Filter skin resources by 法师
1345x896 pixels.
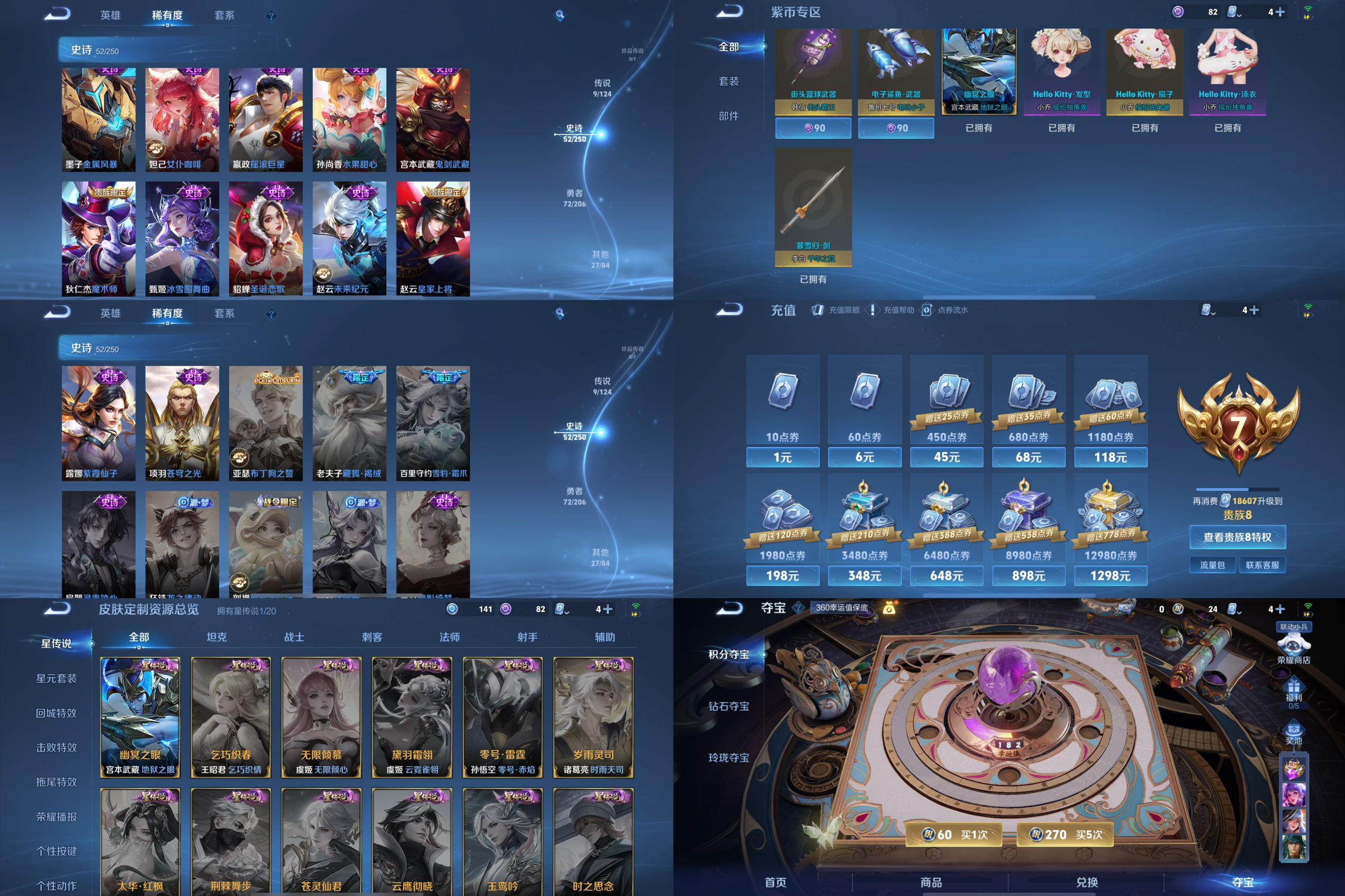point(450,637)
